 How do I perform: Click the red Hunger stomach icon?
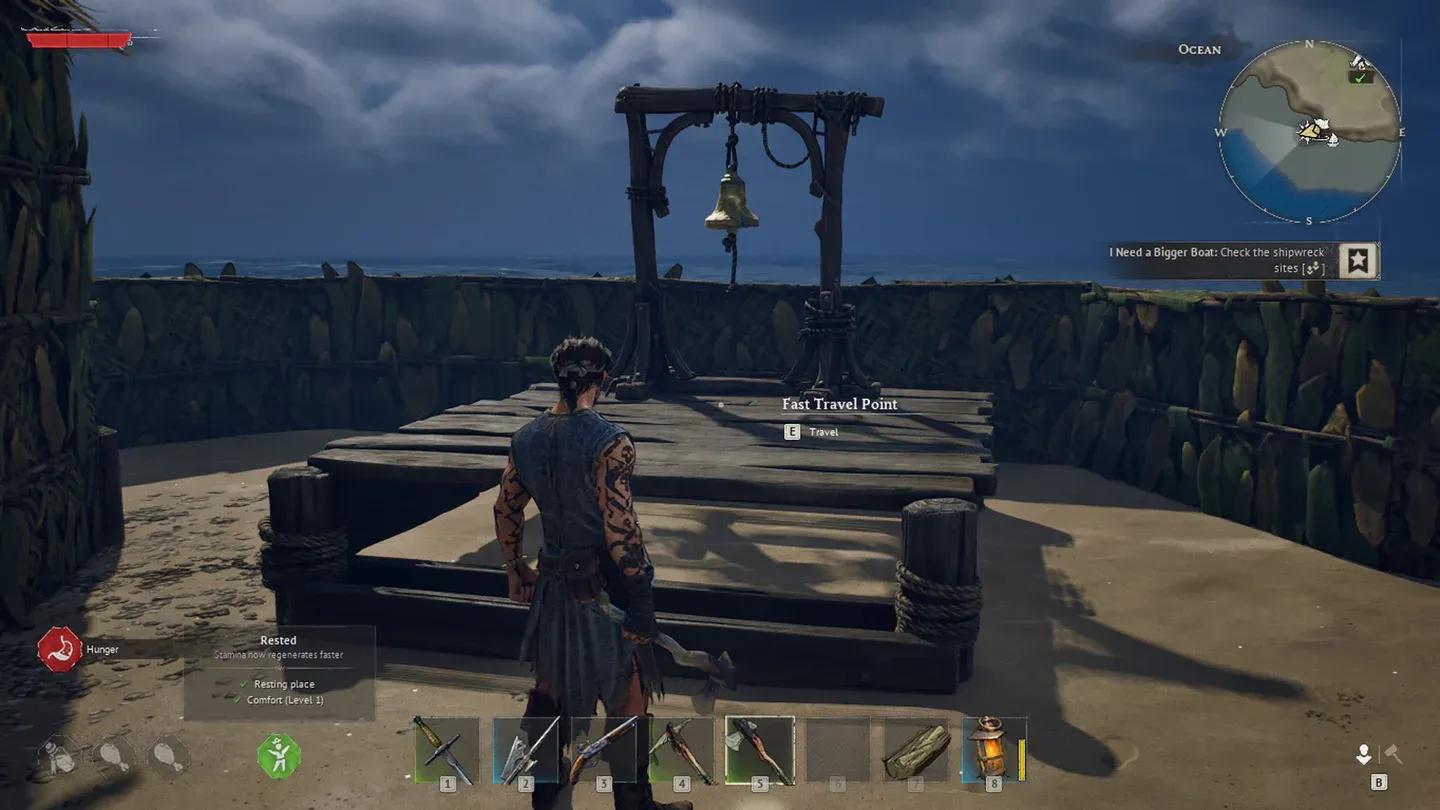pos(58,648)
